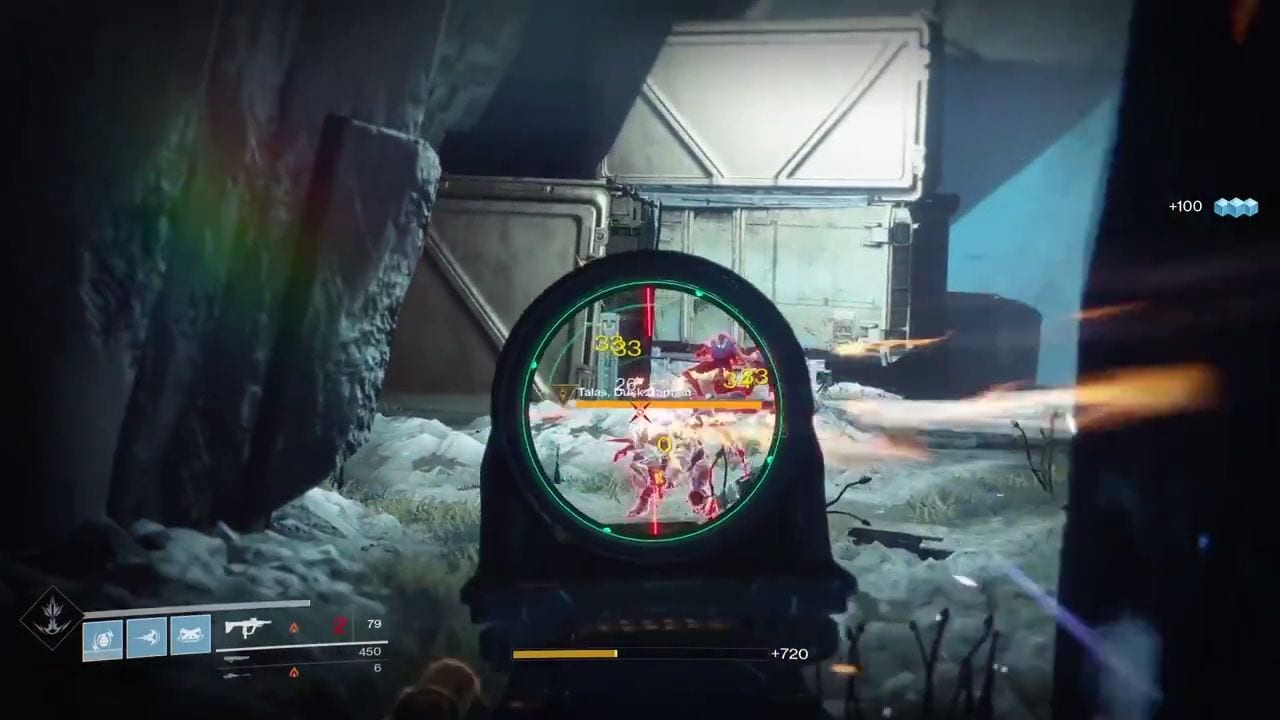Activate the super ability diamond icon

[51, 620]
